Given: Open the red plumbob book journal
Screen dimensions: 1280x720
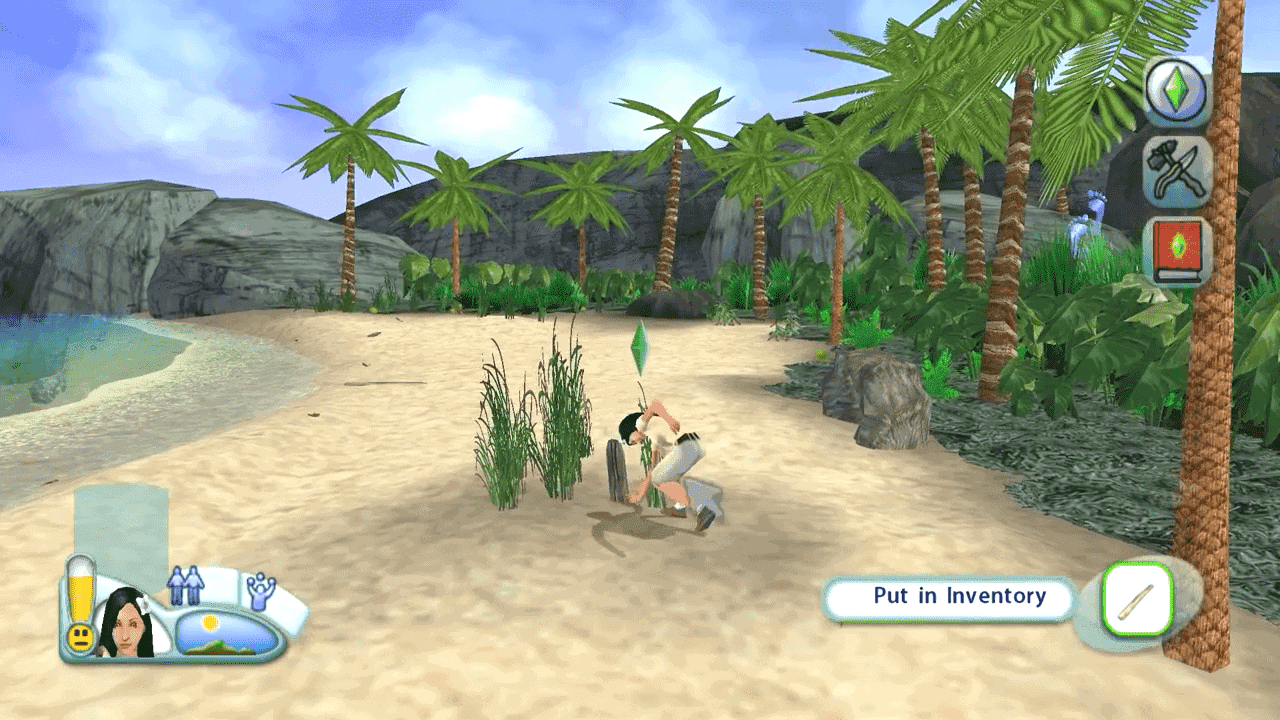Looking at the screenshot, I should [1177, 250].
